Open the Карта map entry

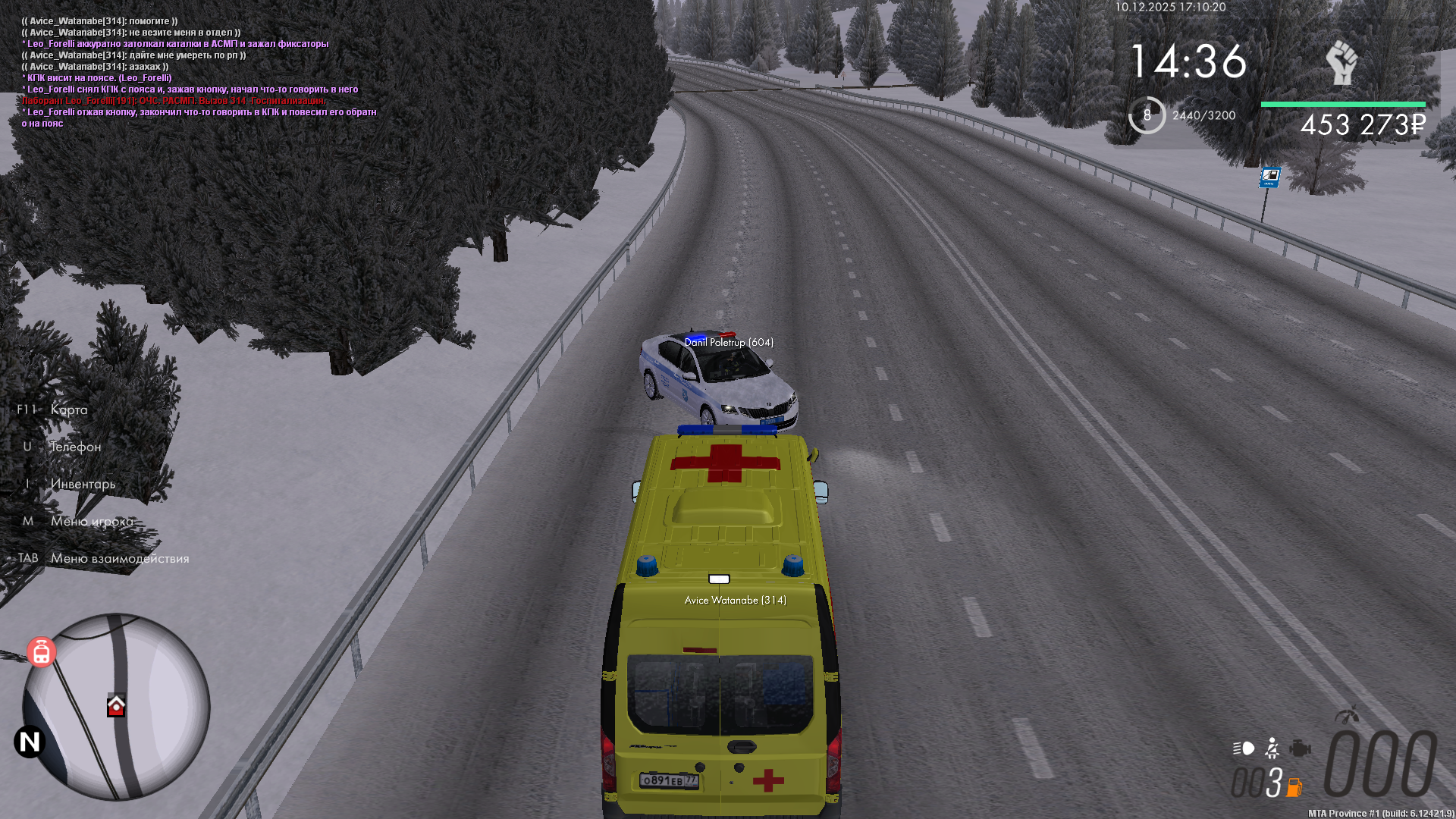(68, 409)
